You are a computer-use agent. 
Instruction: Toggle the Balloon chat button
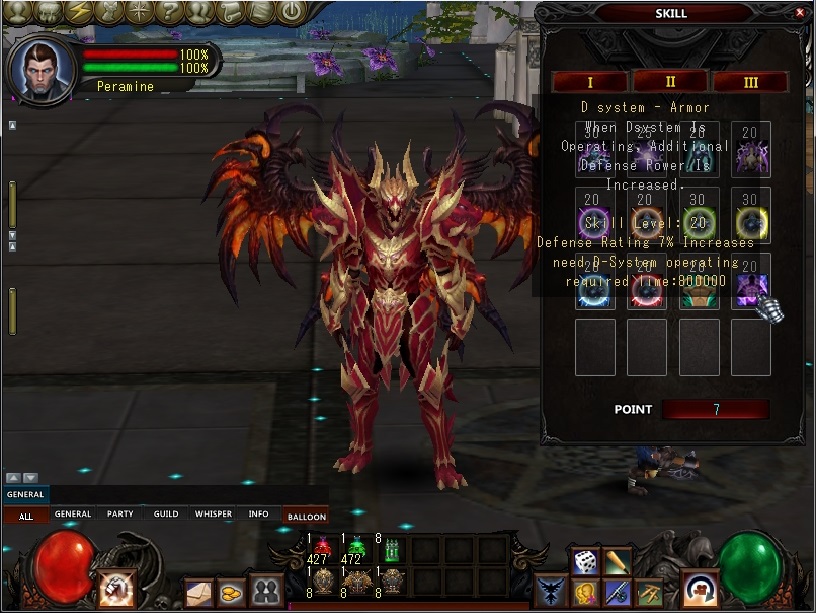(x=307, y=516)
